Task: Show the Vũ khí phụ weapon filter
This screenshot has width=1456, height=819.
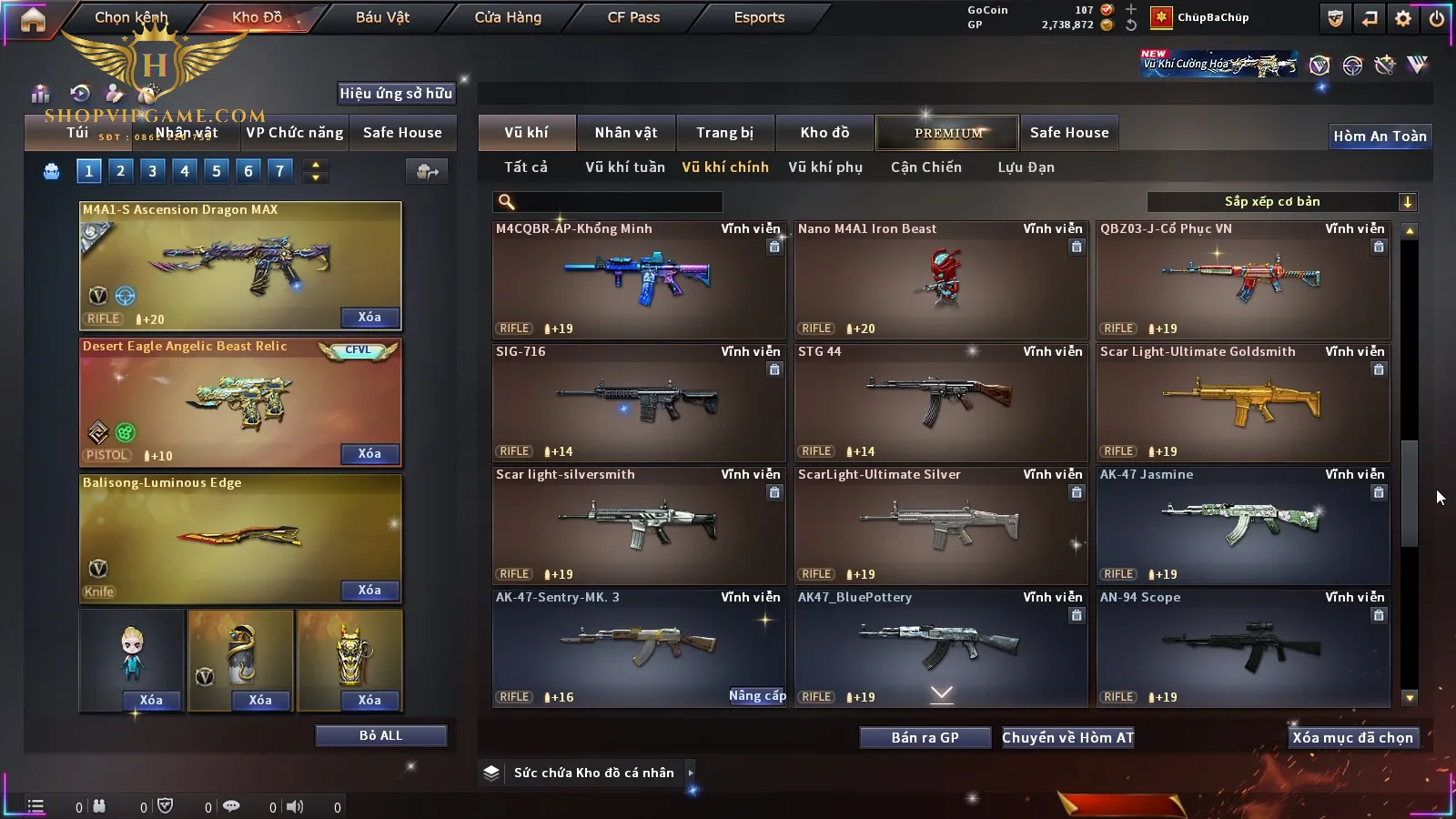Action: [x=825, y=167]
